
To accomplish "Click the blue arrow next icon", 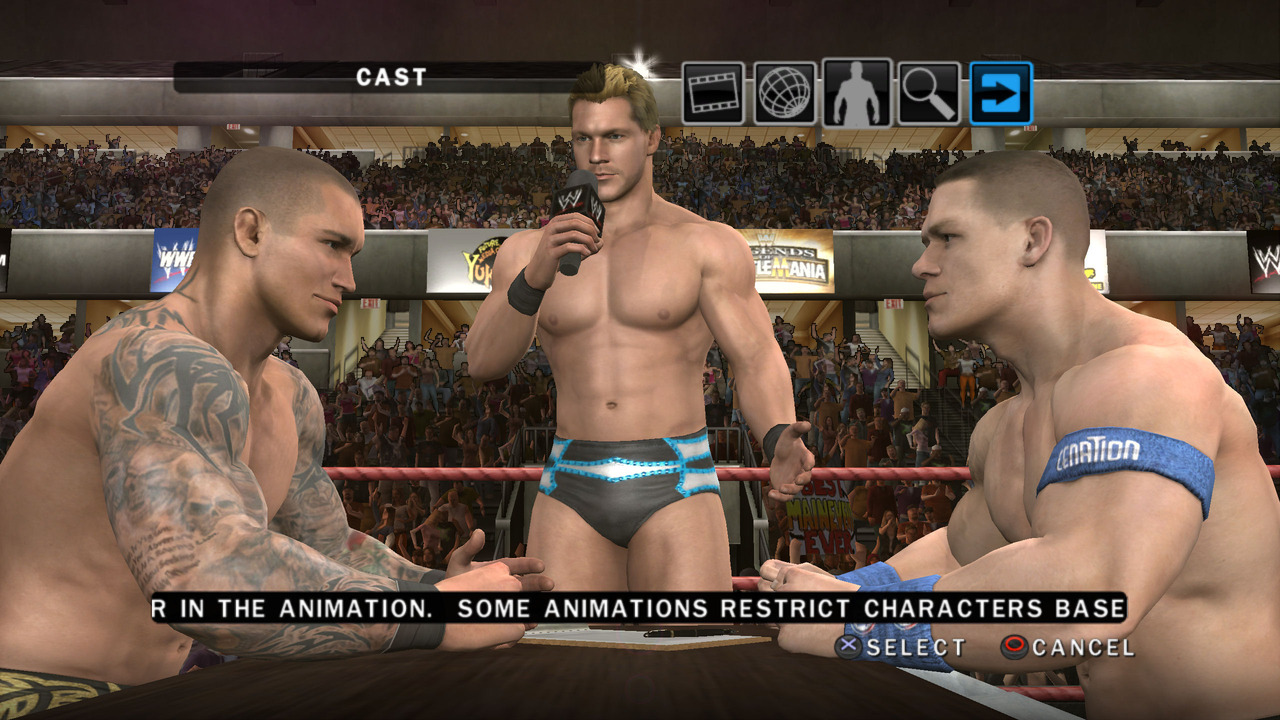I will coord(1001,93).
